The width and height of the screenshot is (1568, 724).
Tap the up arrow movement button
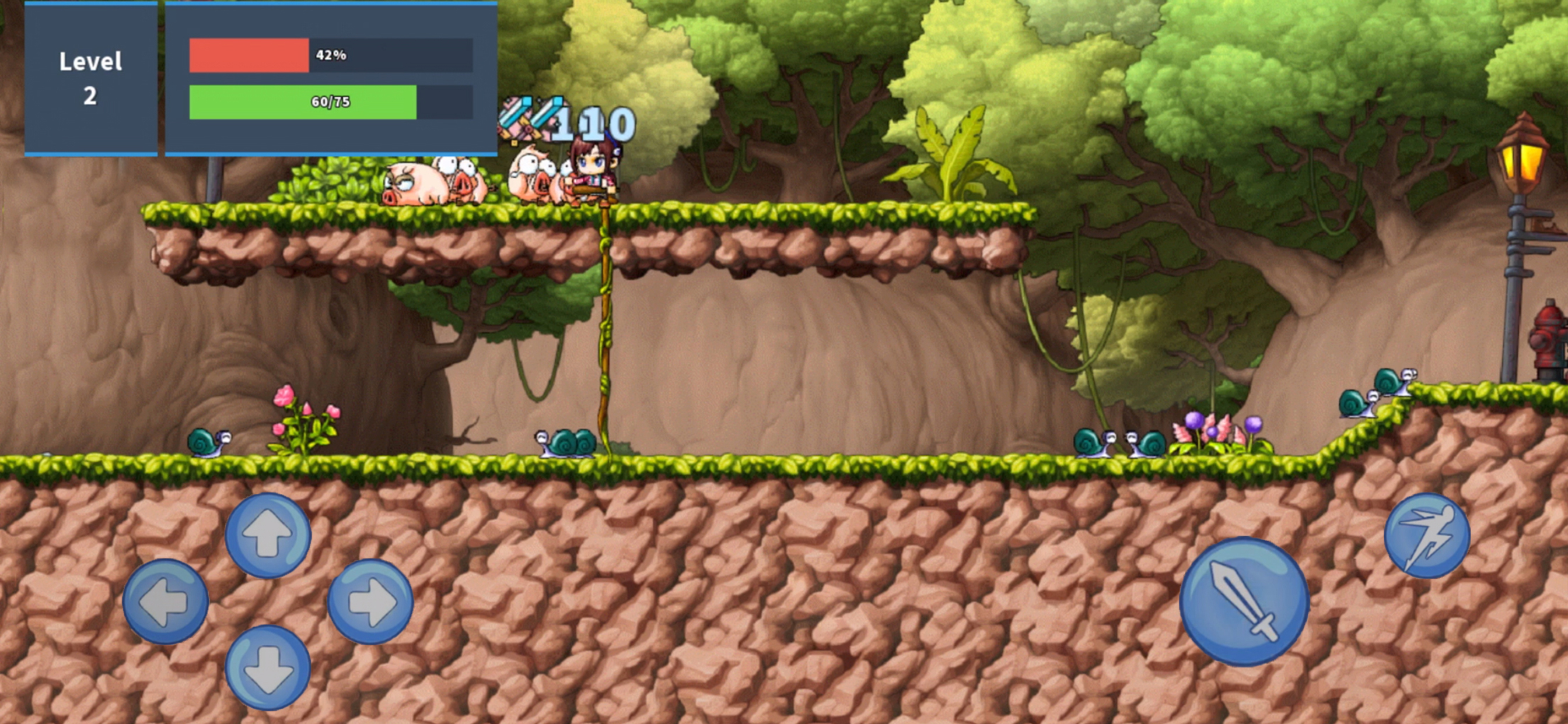[x=268, y=535]
